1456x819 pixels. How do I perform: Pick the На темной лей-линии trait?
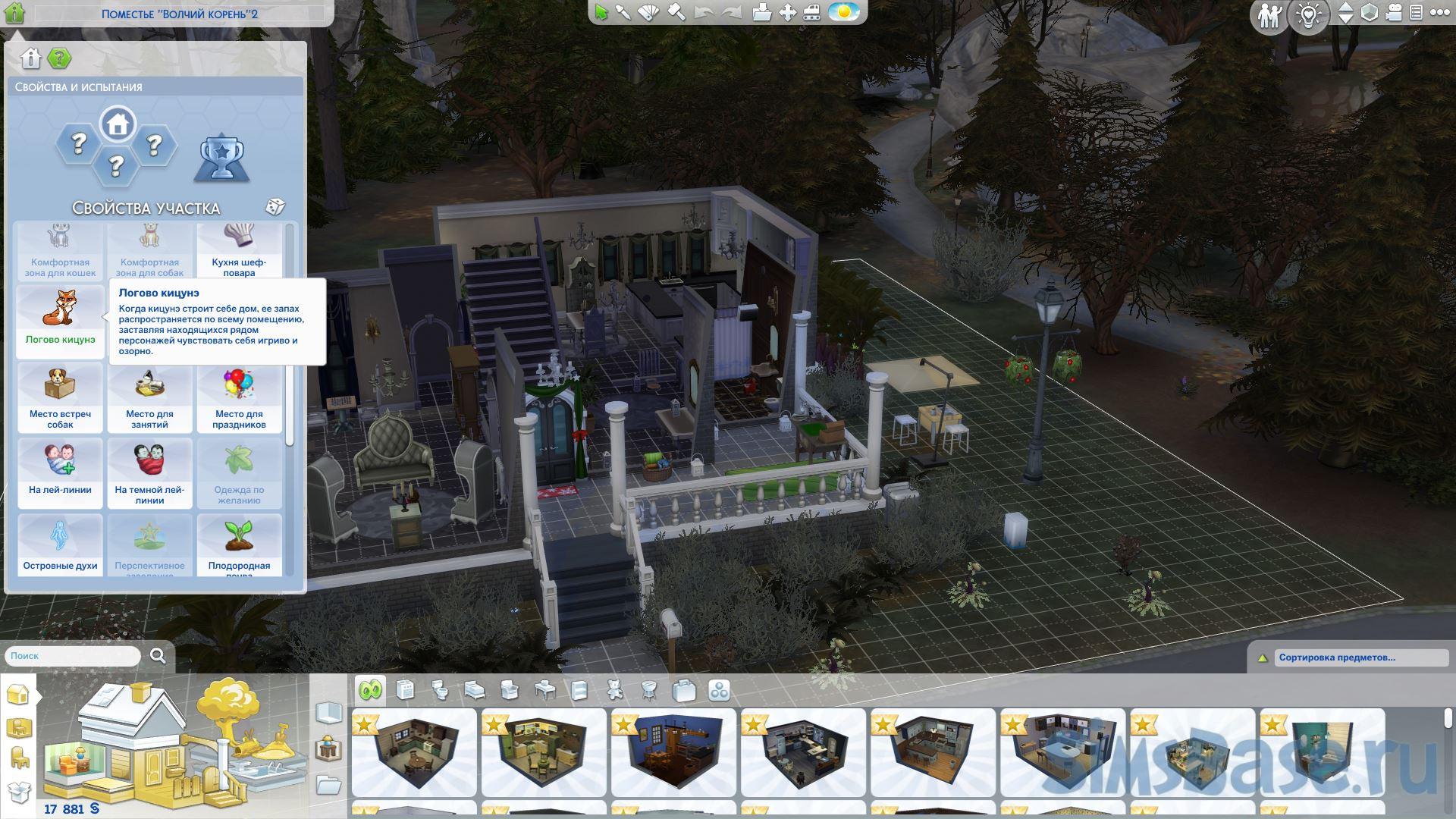click(149, 472)
